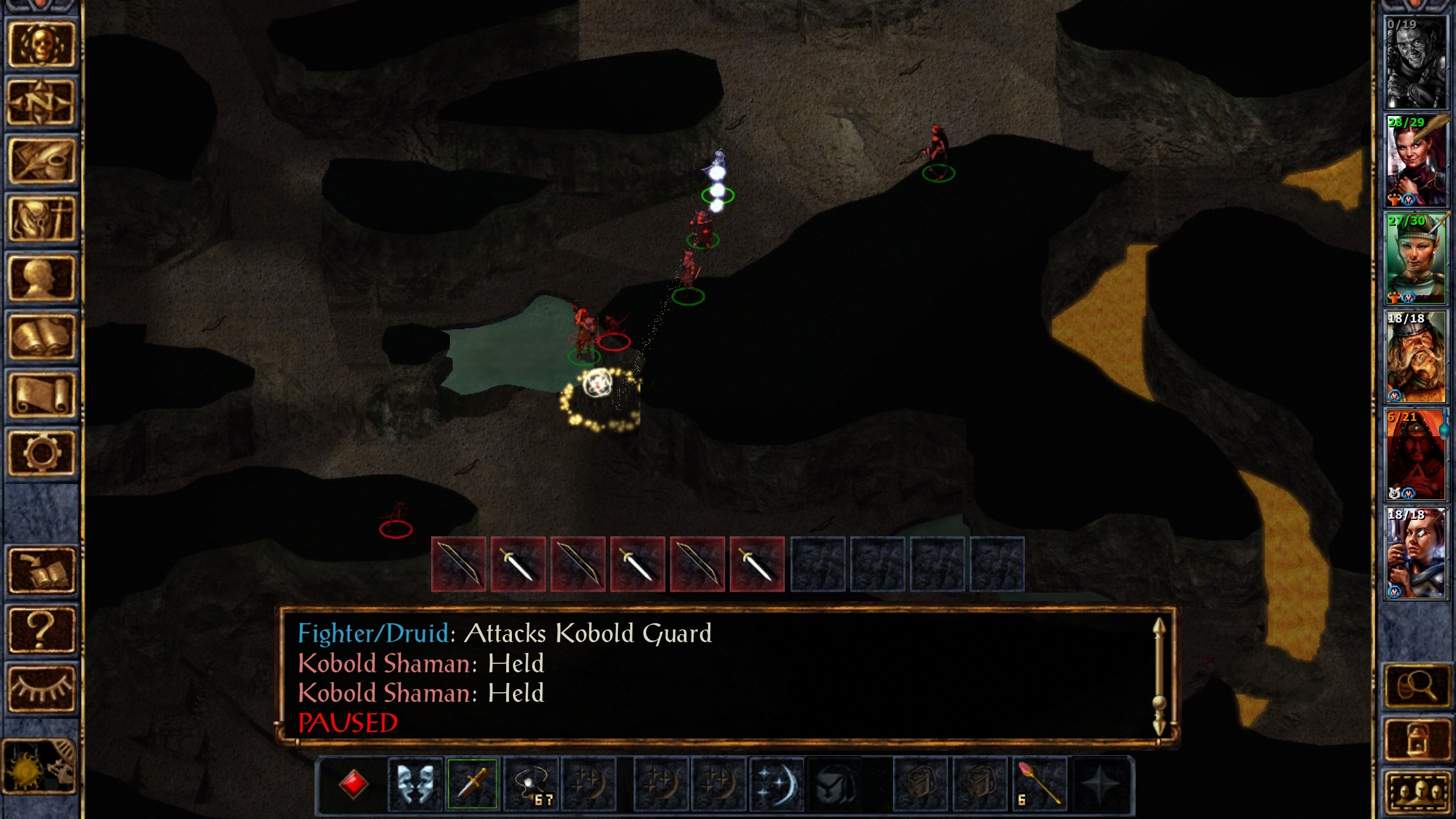The image size is (1456, 819).
Task: Open the priest scroll button
Action: [41, 395]
